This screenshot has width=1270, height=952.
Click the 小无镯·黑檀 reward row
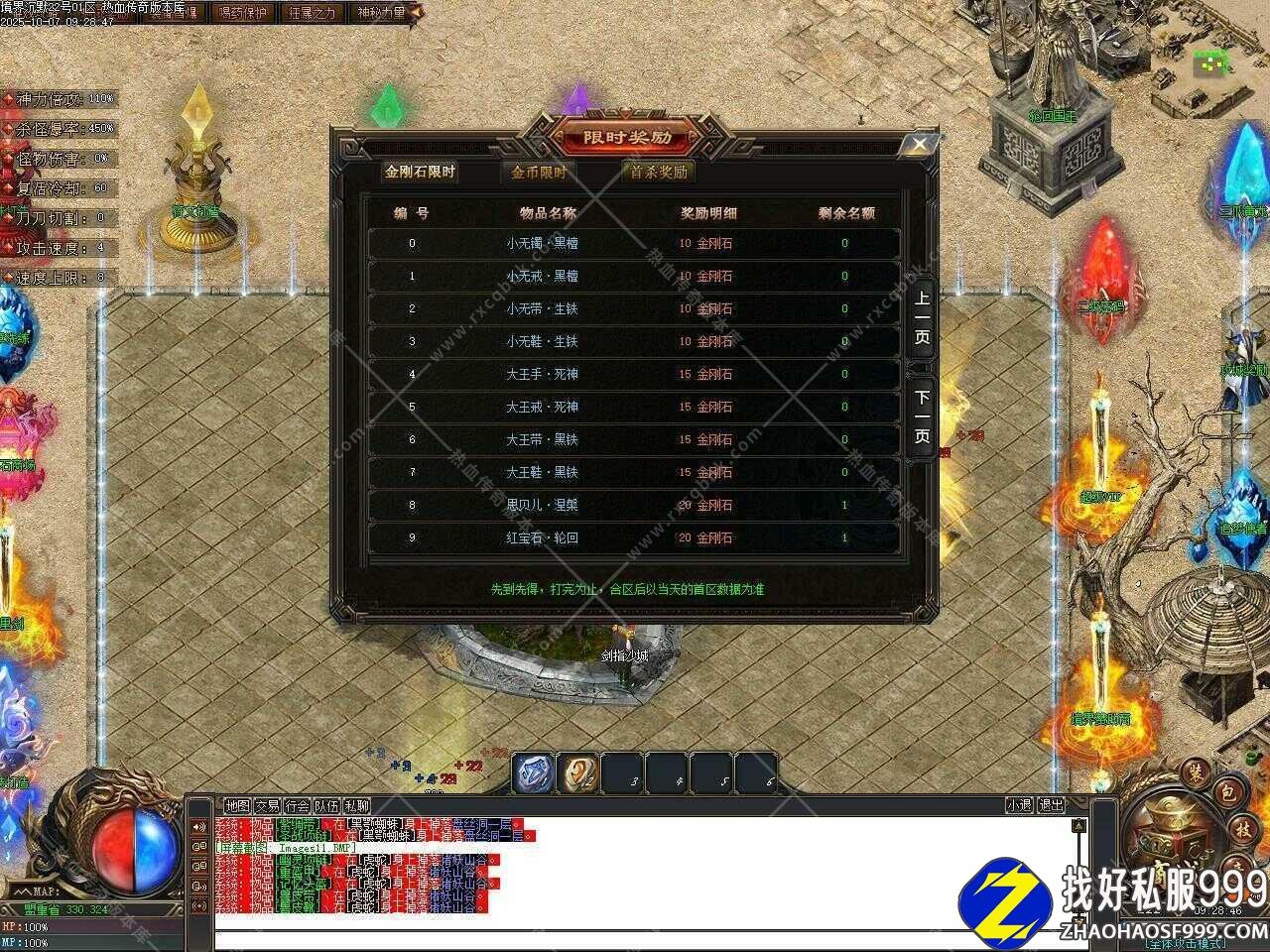click(635, 244)
